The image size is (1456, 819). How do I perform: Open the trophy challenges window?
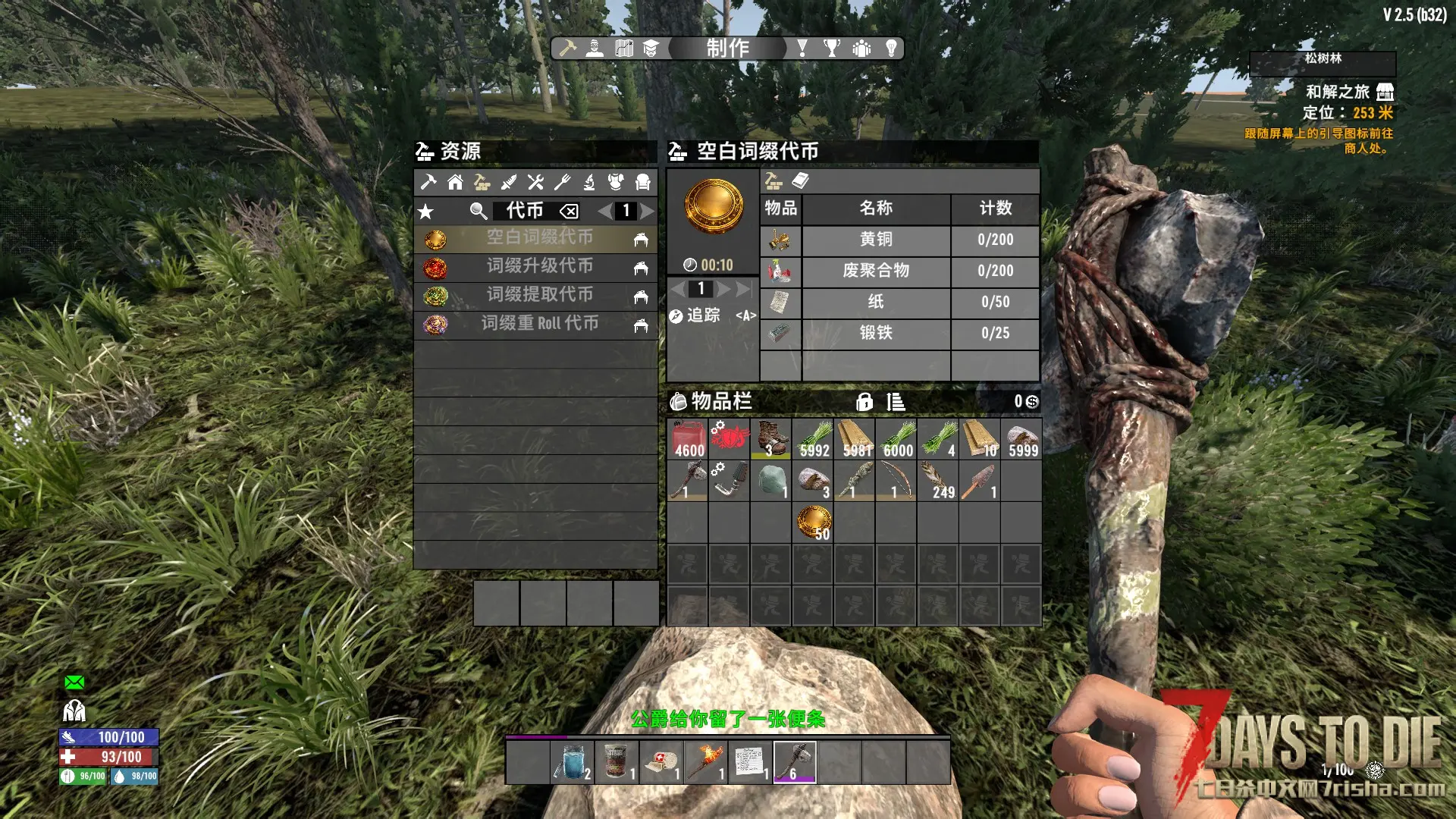click(832, 49)
